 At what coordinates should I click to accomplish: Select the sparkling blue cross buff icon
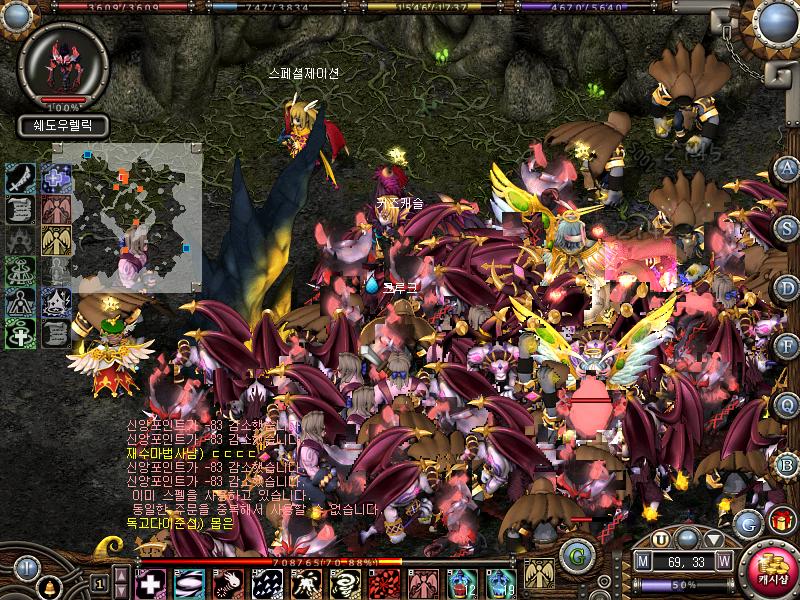coord(56,179)
